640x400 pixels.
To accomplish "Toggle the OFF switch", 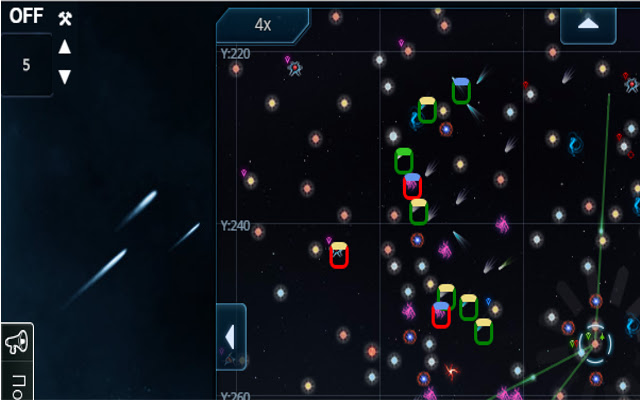I will pyautogui.click(x=26, y=17).
